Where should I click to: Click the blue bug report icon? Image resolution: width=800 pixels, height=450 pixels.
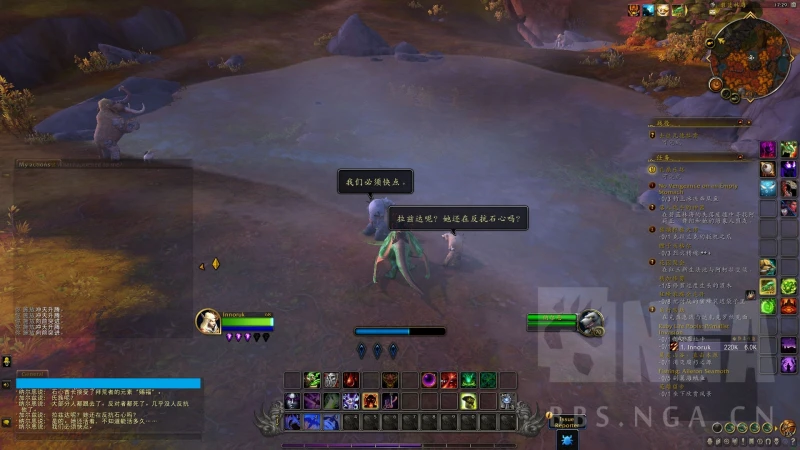(568, 438)
